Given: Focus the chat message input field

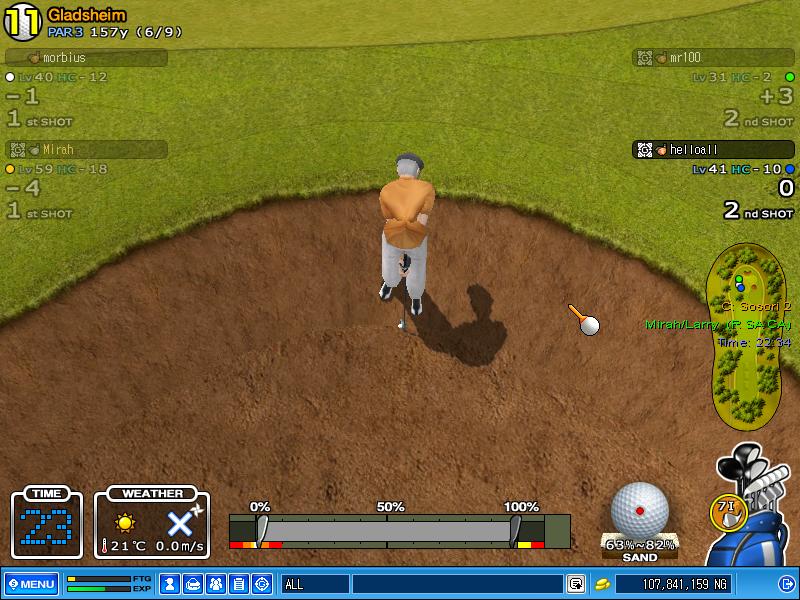Looking at the screenshot, I should pos(457,584).
